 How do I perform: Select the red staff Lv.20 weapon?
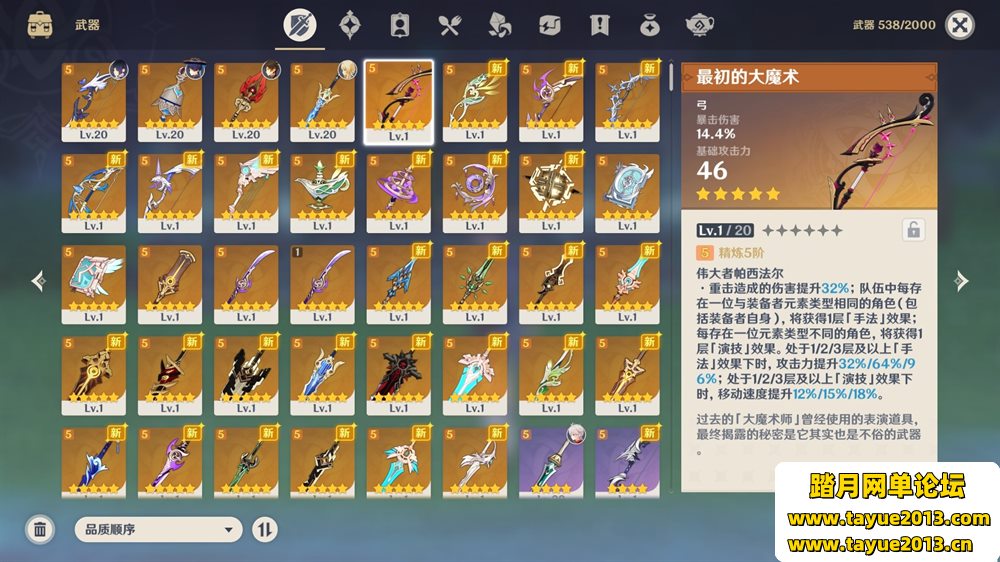click(246, 101)
